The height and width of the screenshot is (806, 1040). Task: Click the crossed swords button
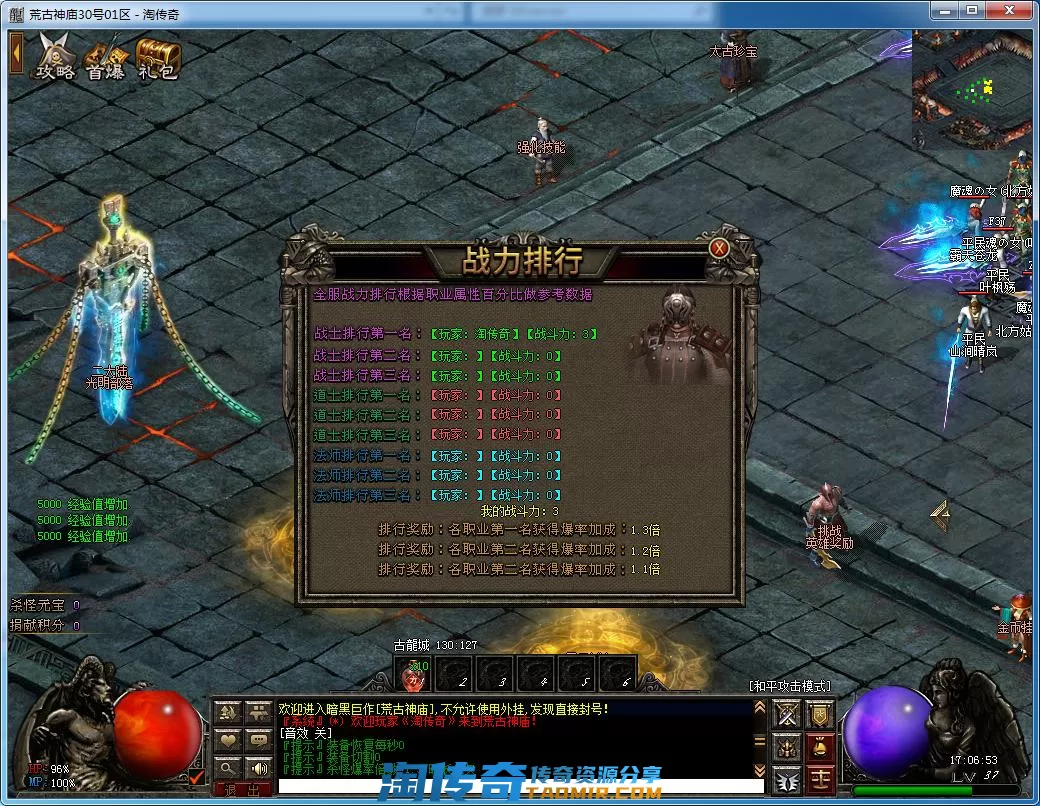788,714
